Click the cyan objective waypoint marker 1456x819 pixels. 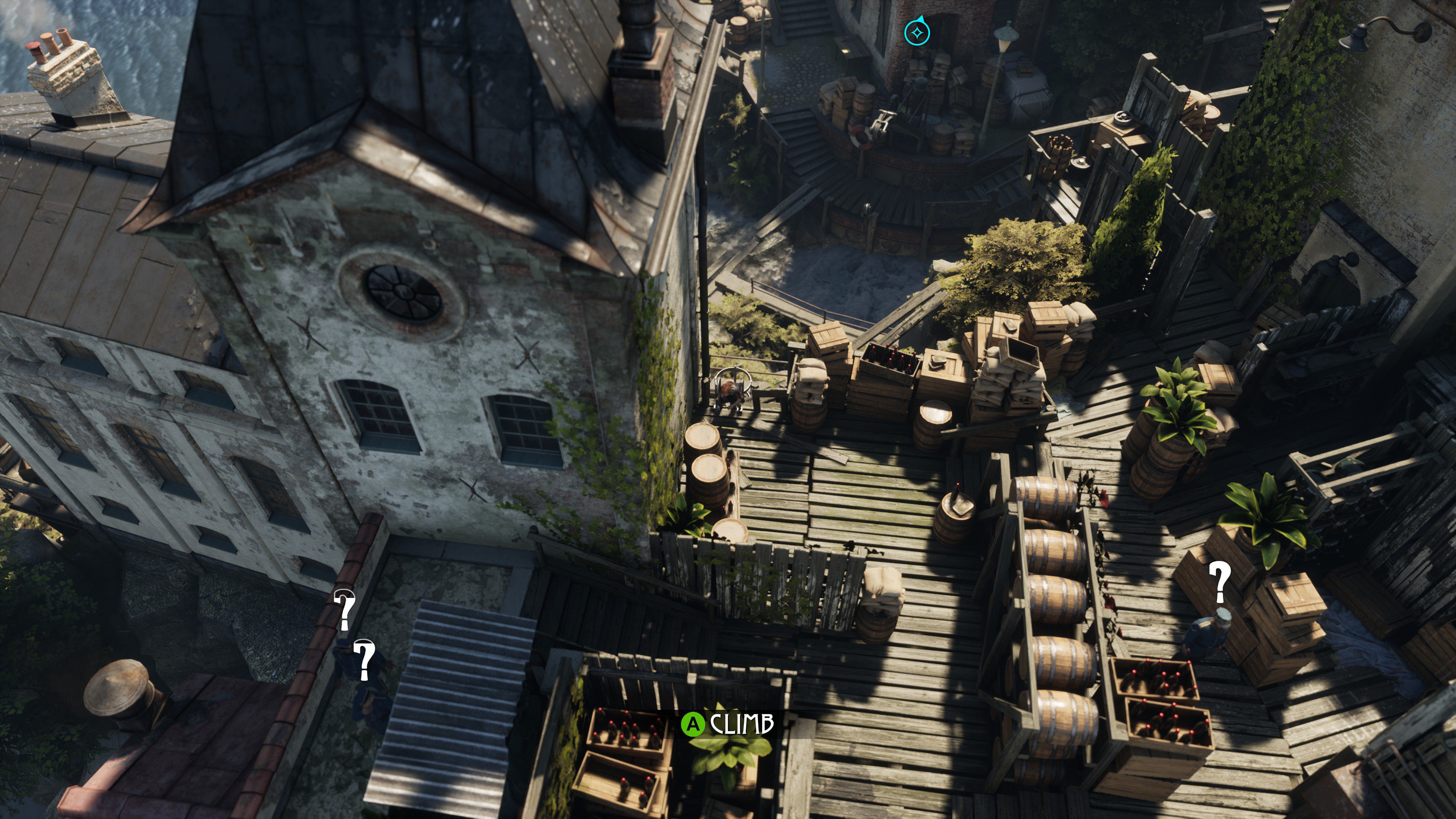tap(917, 33)
